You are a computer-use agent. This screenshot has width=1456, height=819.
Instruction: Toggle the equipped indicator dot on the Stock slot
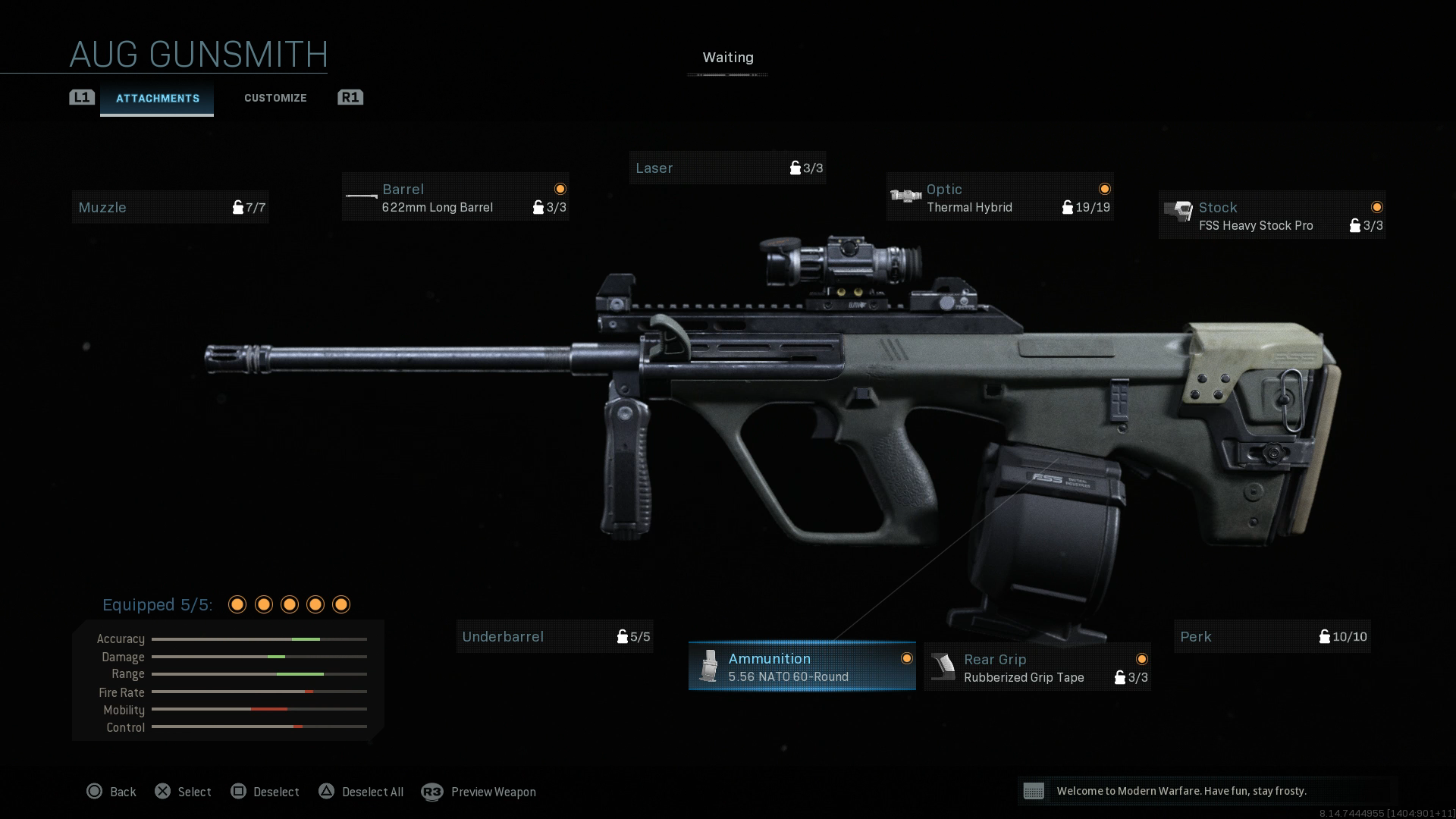coord(1377,206)
